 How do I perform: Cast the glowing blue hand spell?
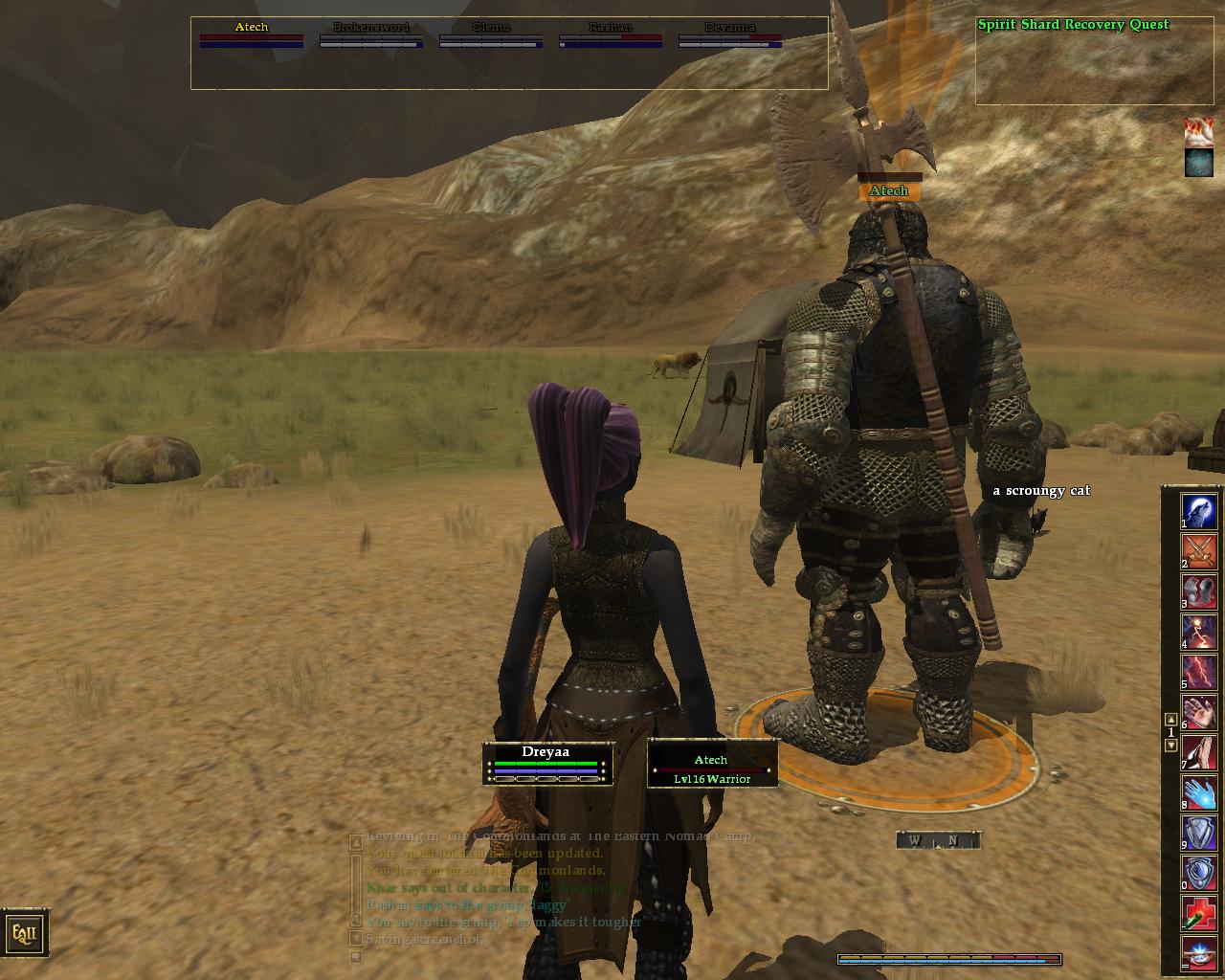1198,792
